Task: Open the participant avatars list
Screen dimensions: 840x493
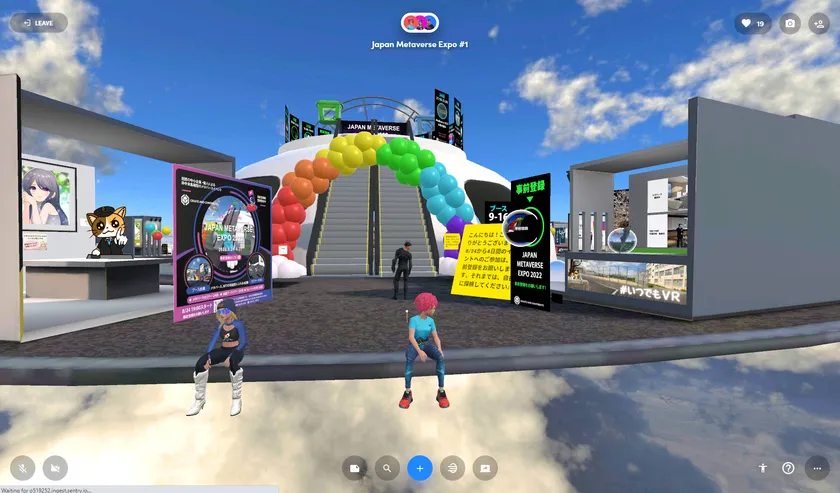Action: point(419,23)
